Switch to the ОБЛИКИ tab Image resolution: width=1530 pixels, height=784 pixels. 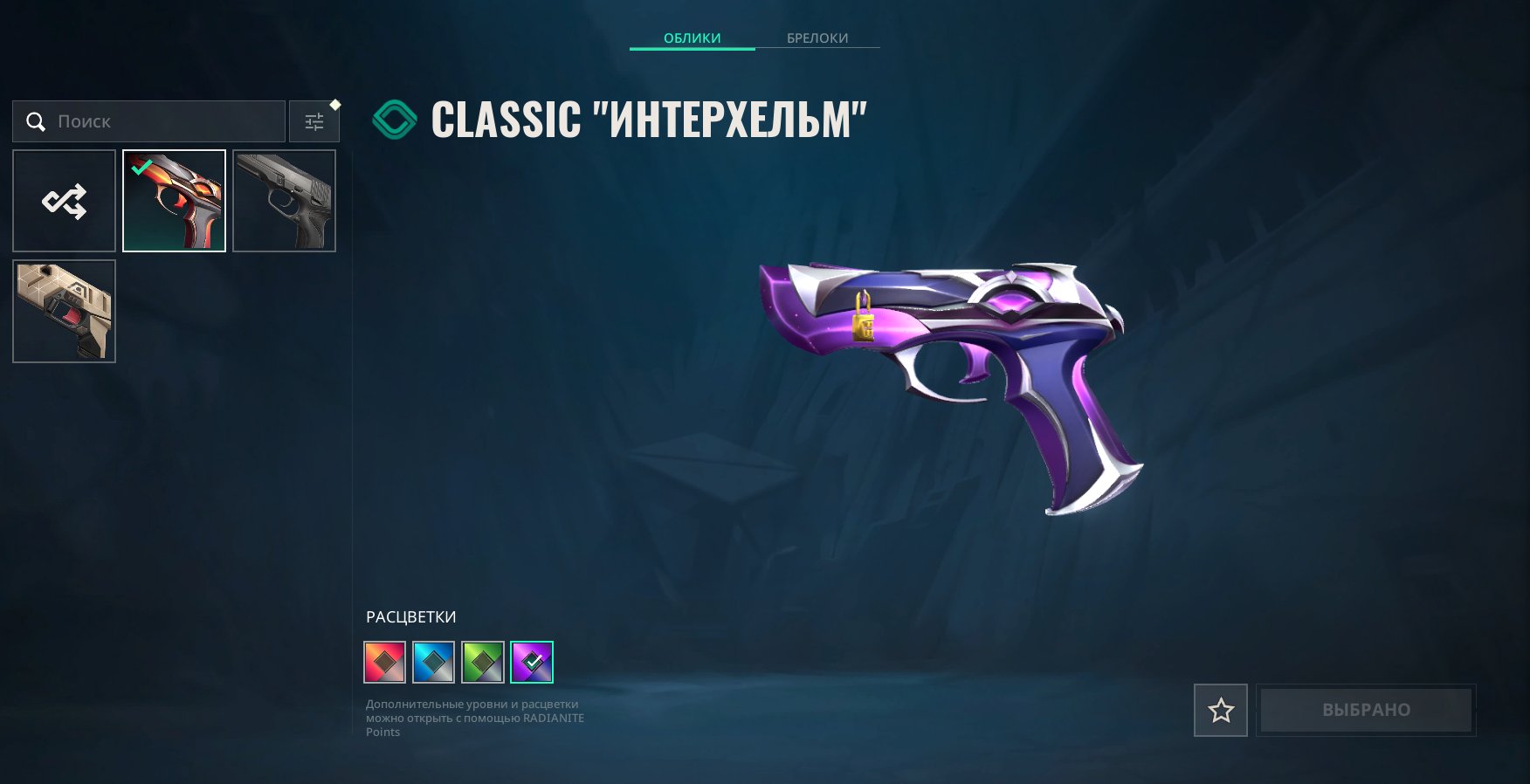coord(692,38)
